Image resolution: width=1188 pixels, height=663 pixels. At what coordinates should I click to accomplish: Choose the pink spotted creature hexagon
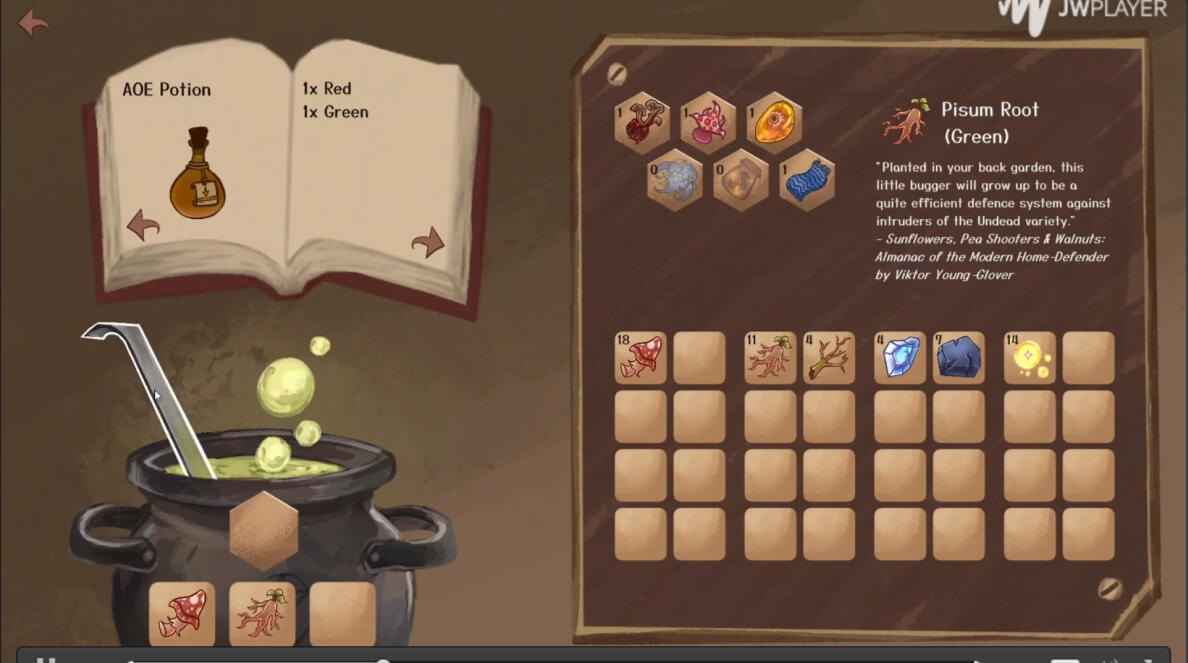(x=708, y=123)
